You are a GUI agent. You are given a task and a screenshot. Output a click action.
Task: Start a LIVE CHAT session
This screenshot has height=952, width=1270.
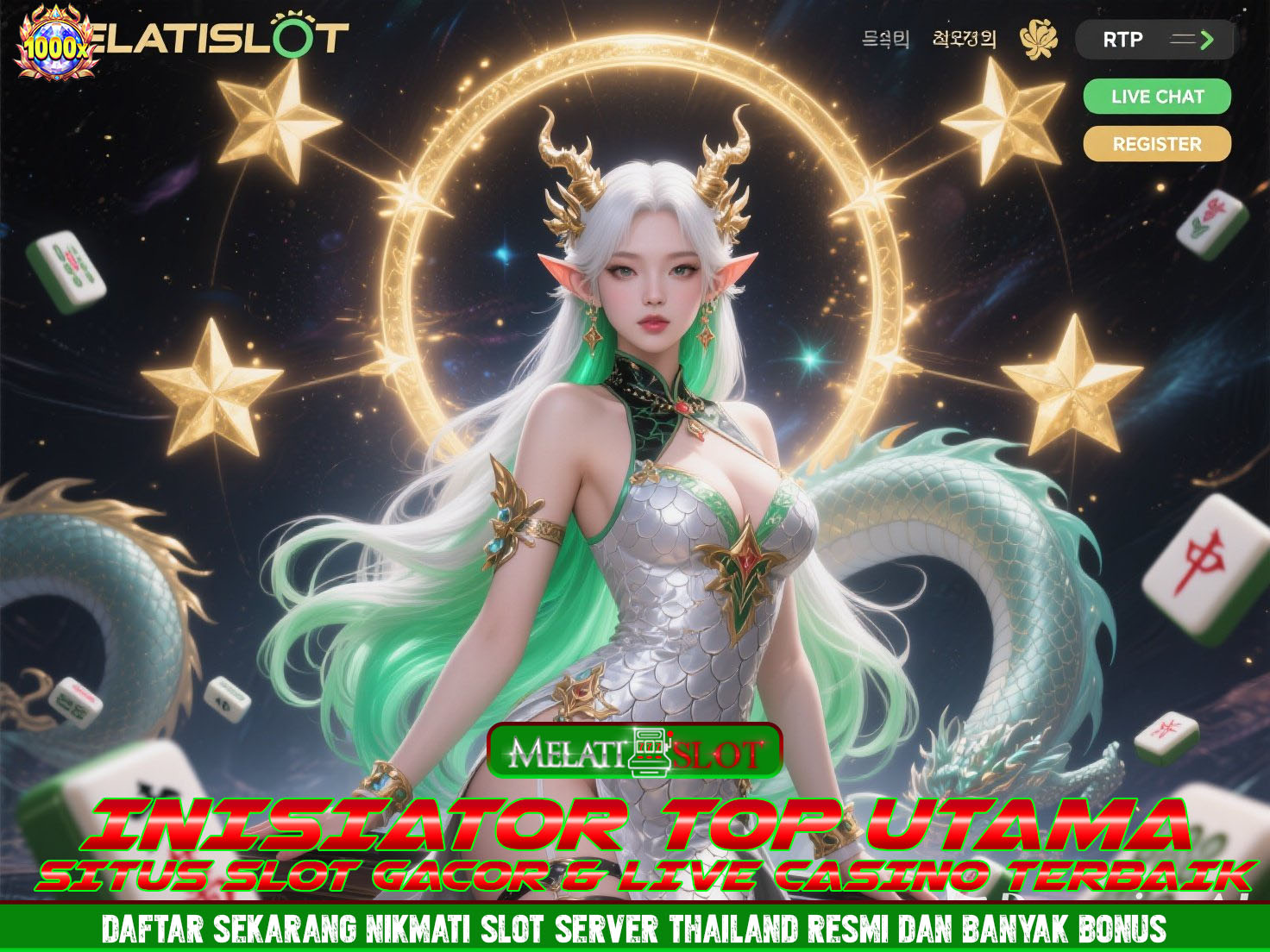[x=1156, y=97]
